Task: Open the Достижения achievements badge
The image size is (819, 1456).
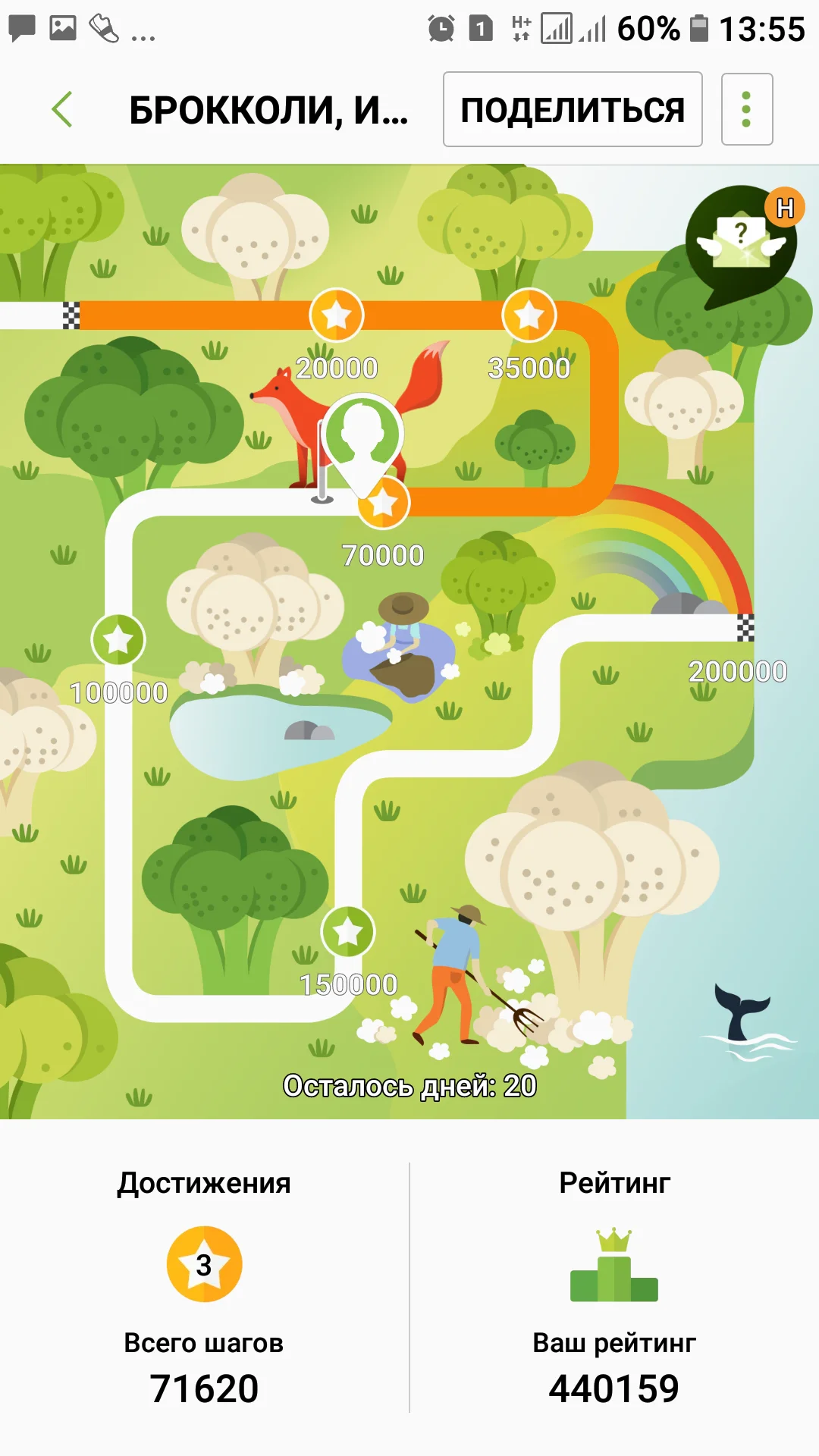Action: tap(204, 1264)
